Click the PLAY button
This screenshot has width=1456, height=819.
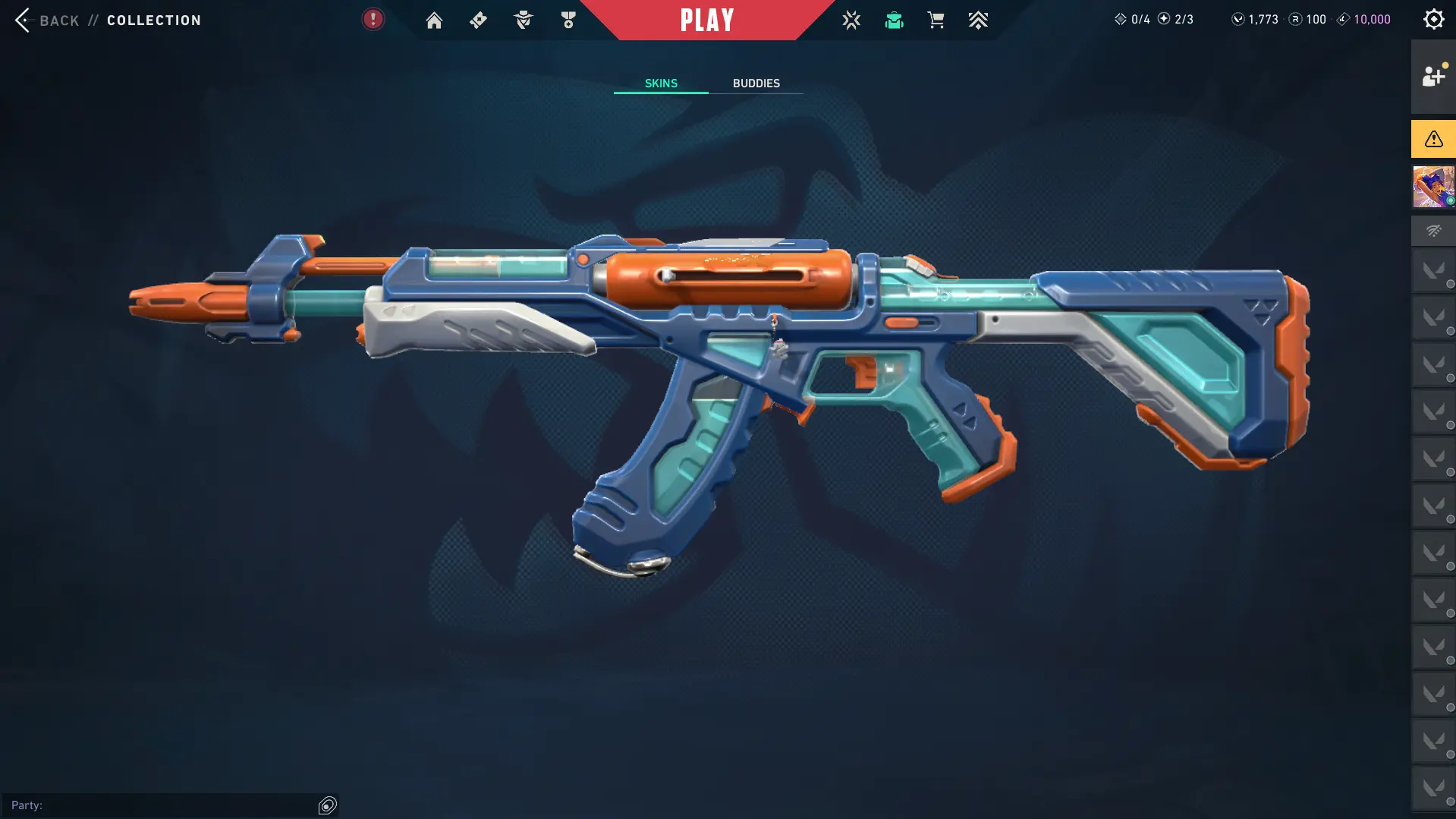tap(707, 20)
